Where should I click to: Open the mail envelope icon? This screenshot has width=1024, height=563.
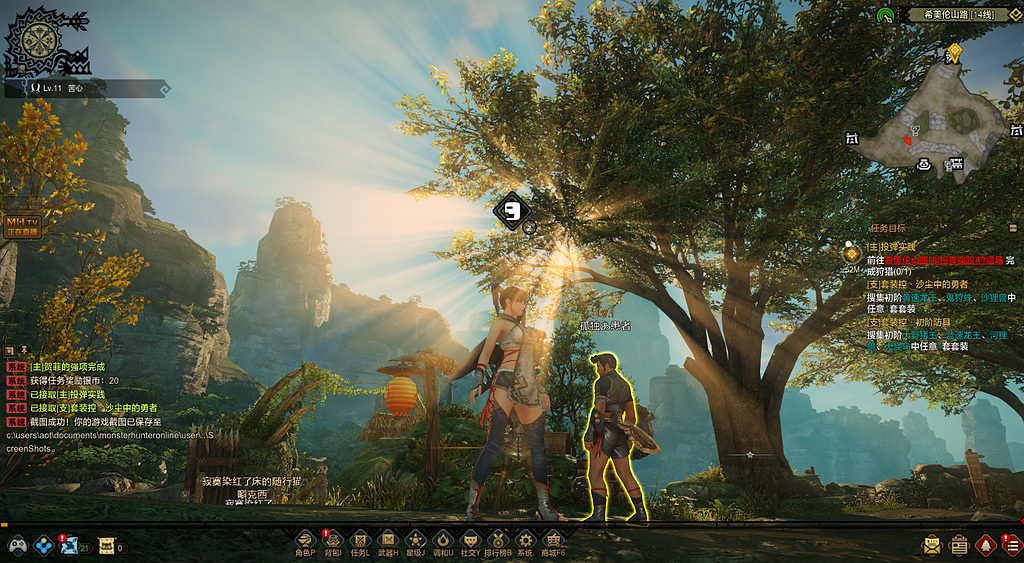[932, 545]
